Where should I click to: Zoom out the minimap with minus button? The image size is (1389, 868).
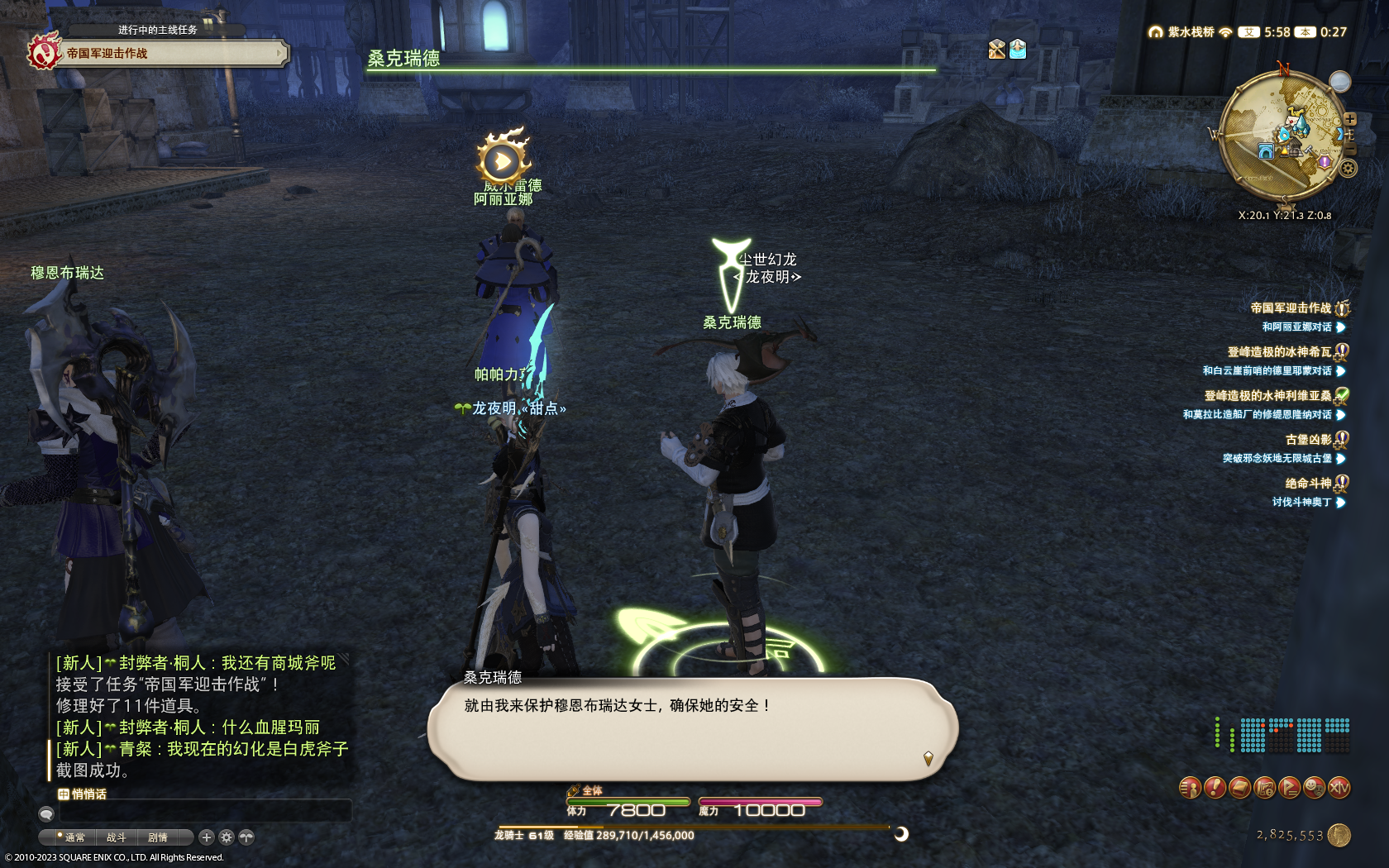1350,149
